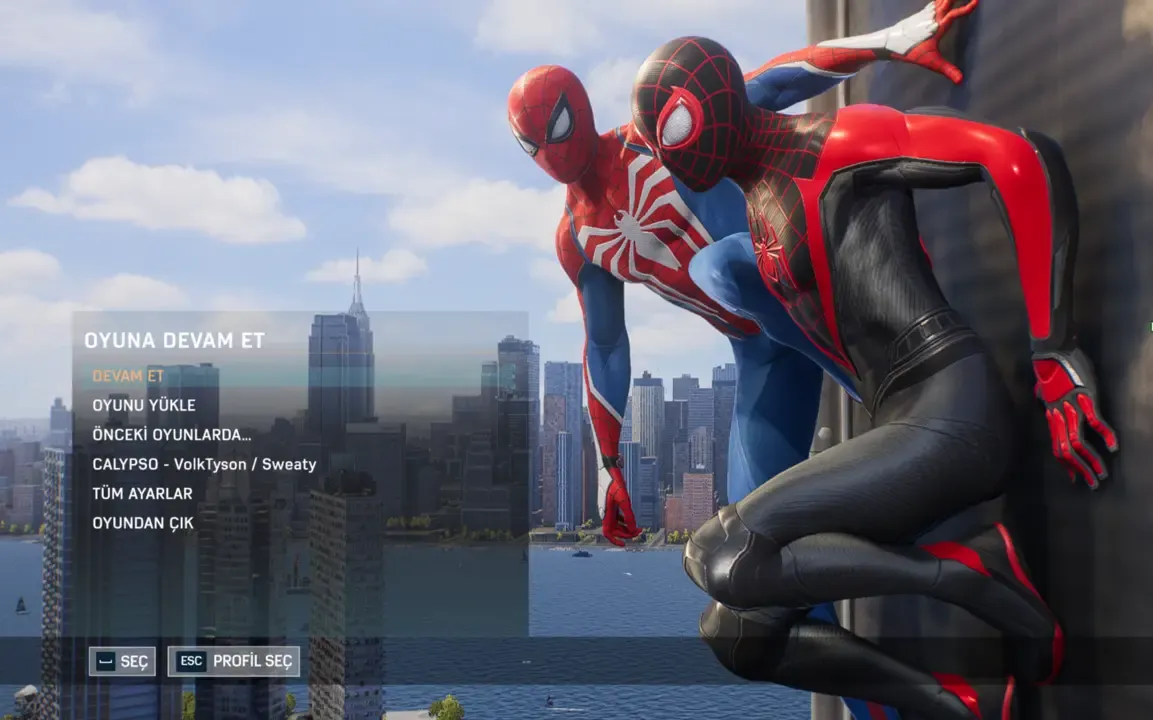Click the SEÇ confirm button
The width and height of the screenshot is (1153, 720).
point(122,661)
